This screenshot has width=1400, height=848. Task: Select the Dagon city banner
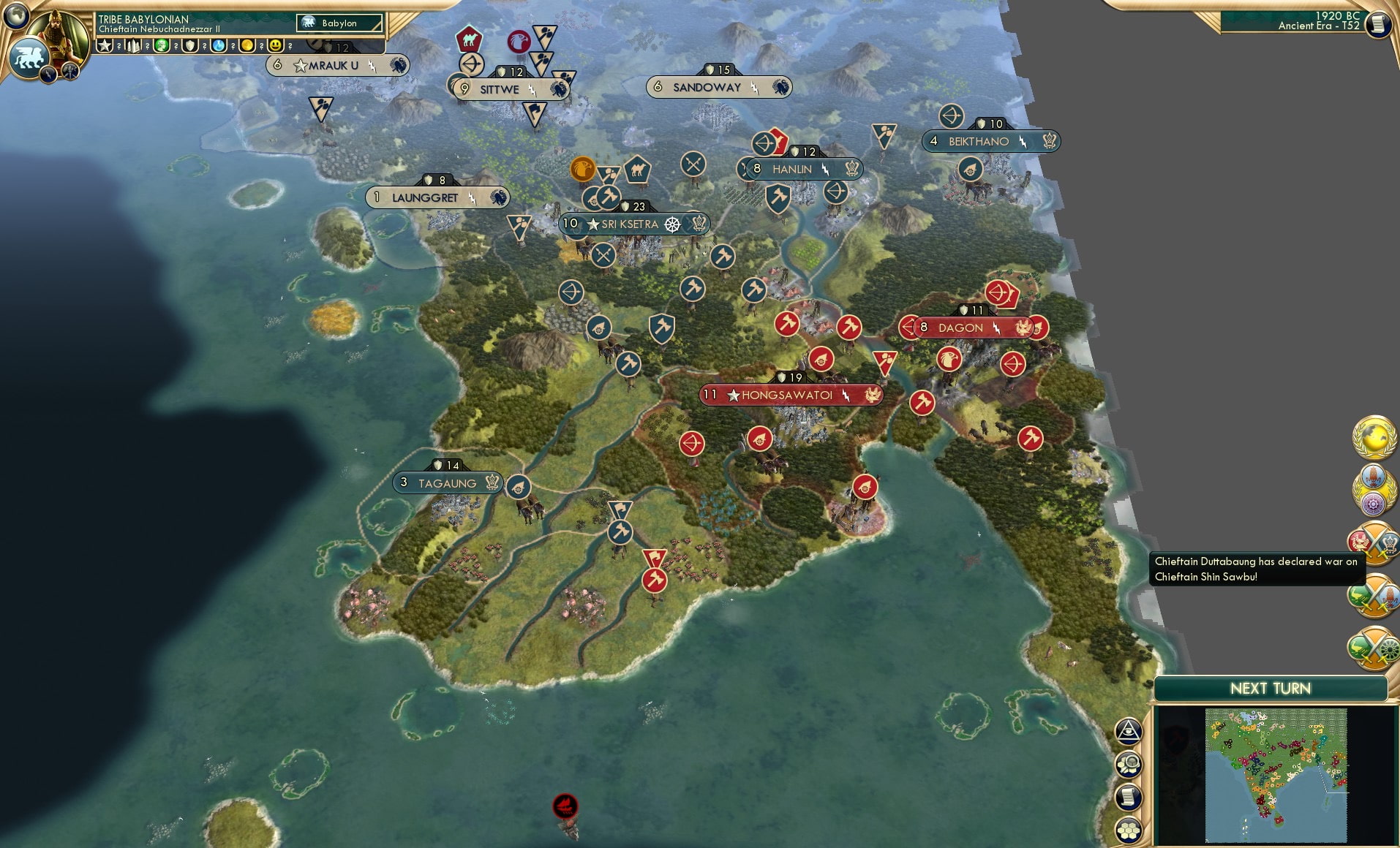[966, 328]
